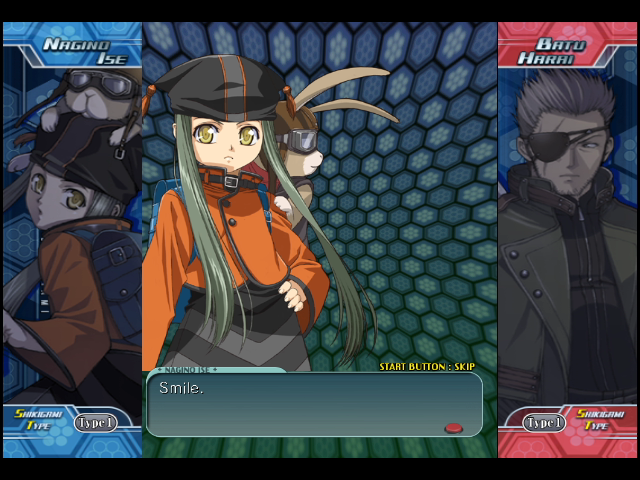Choose the Nagino Ise player portrait panel
Viewport: 640px width, 480px height.
(72, 230)
